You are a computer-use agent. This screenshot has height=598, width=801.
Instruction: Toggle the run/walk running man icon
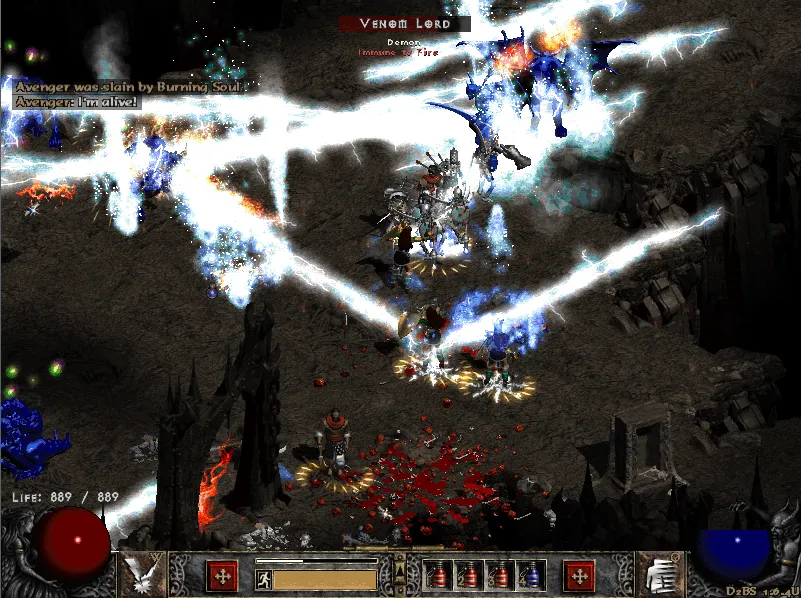click(x=264, y=579)
